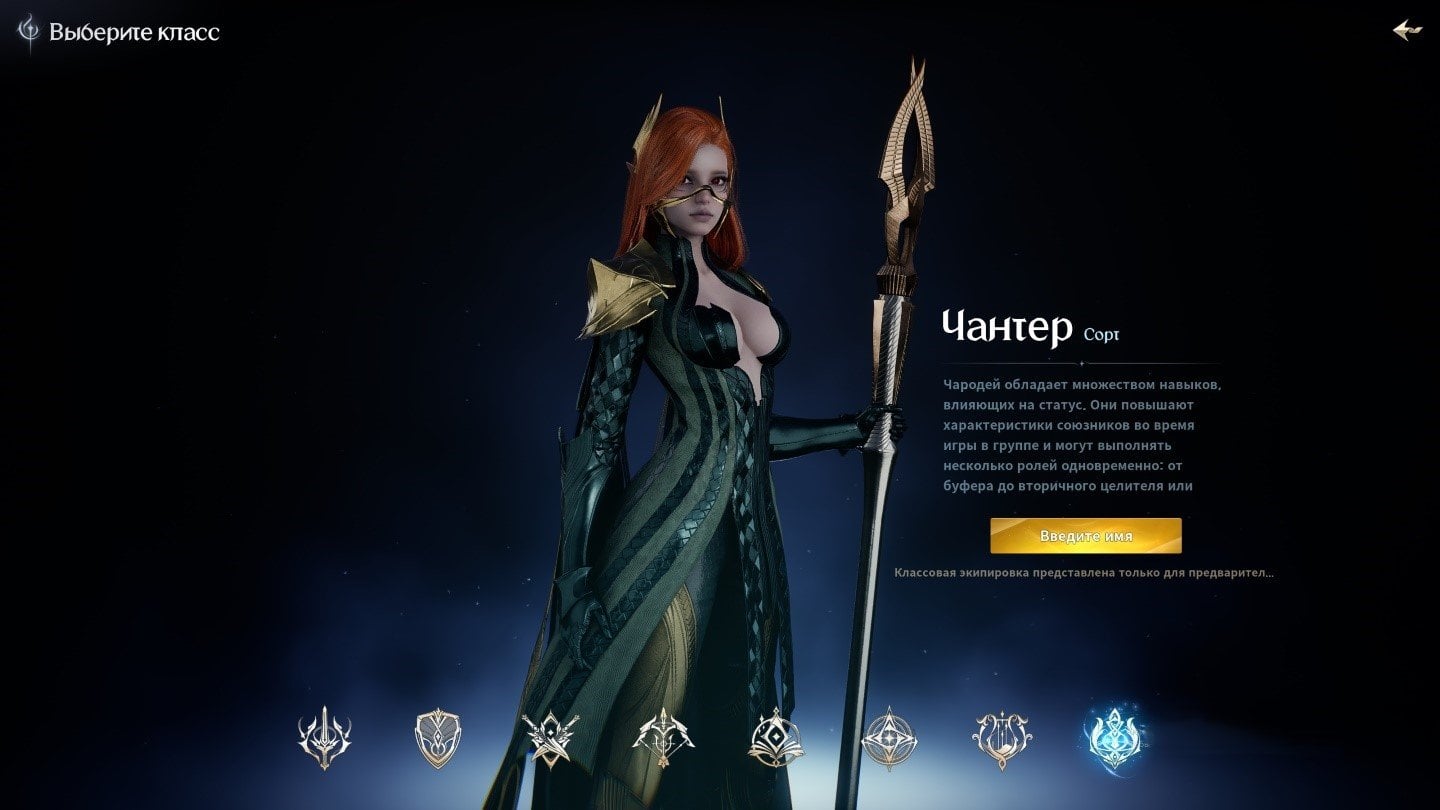Click the «Выберите класс» header
The image size is (1440, 810).
pos(133,31)
